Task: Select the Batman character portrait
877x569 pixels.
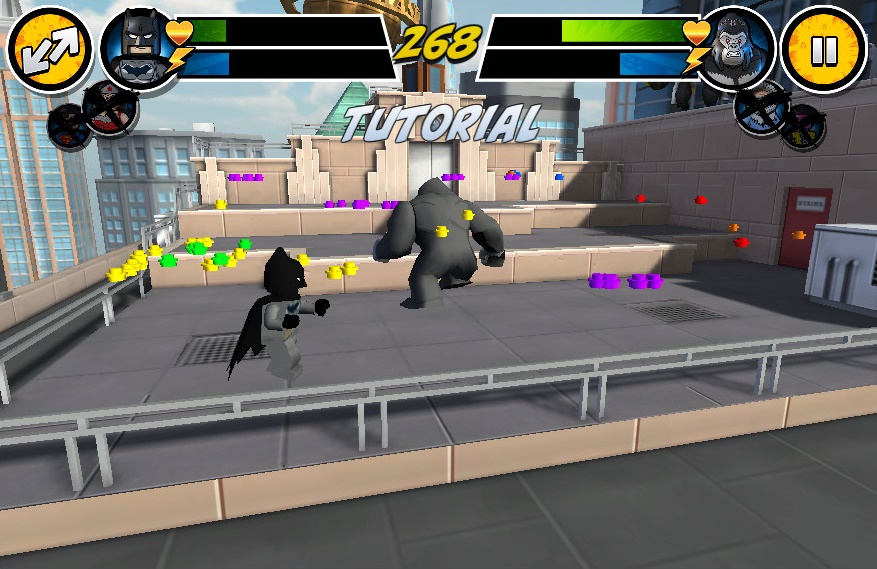Action: pyautogui.click(x=138, y=50)
